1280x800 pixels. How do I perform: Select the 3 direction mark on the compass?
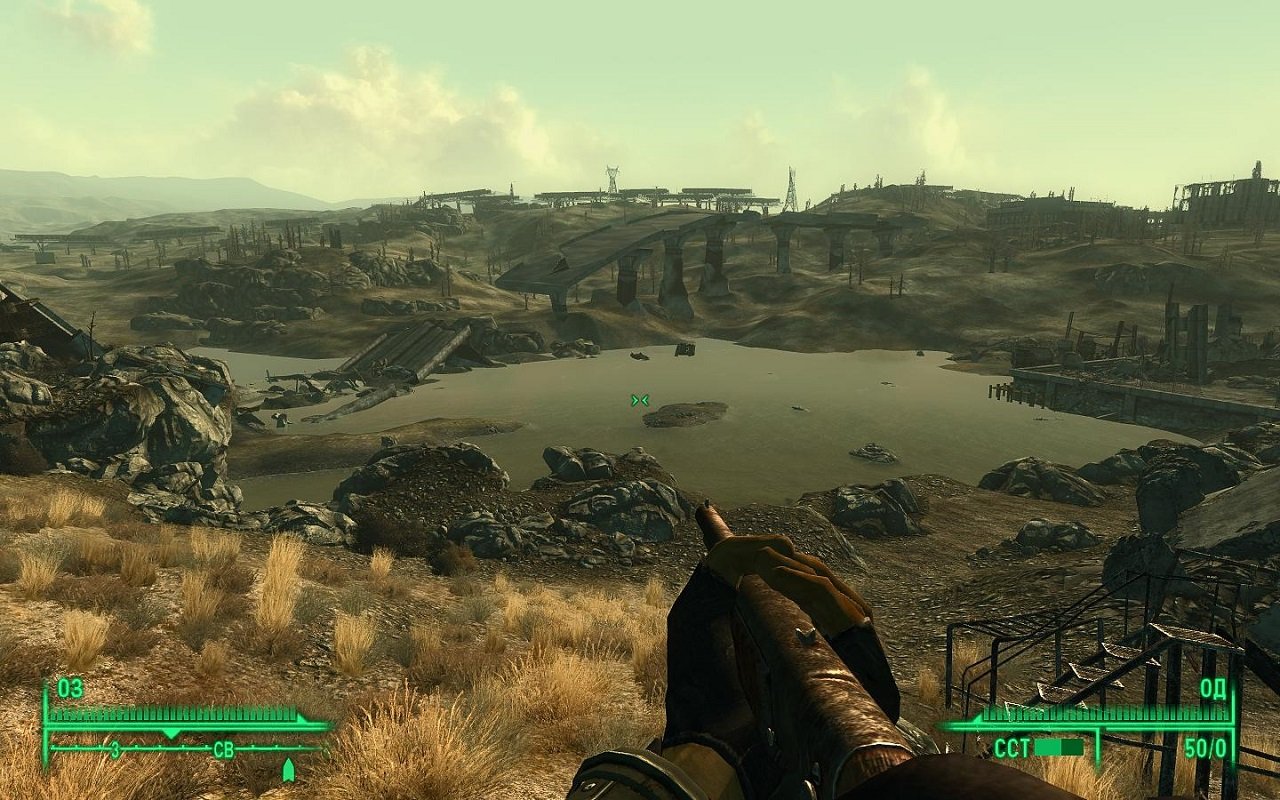tap(114, 747)
